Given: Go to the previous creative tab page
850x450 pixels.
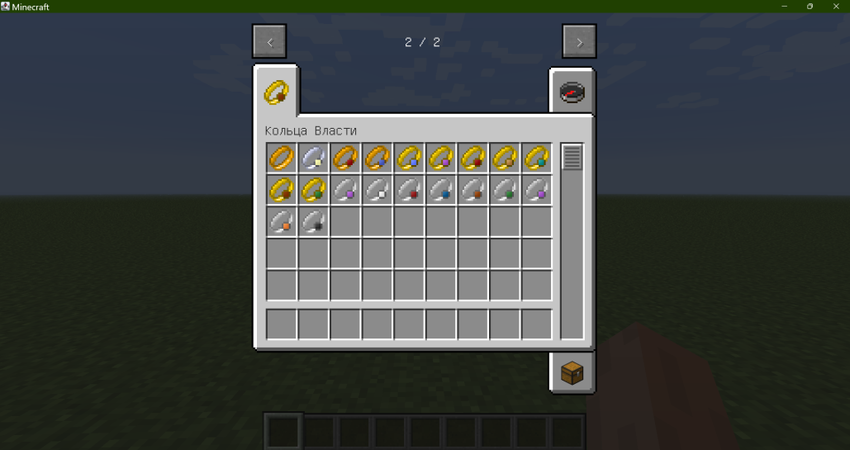Looking at the screenshot, I should [x=270, y=42].
